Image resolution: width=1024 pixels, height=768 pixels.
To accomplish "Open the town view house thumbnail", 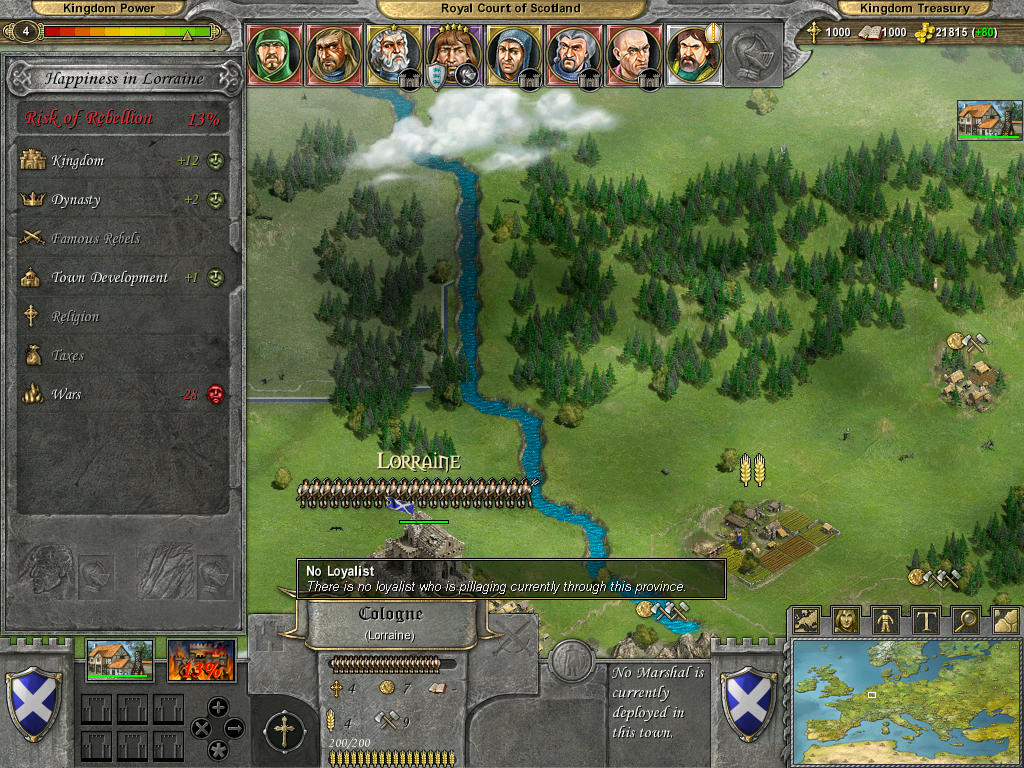I will (120, 661).
